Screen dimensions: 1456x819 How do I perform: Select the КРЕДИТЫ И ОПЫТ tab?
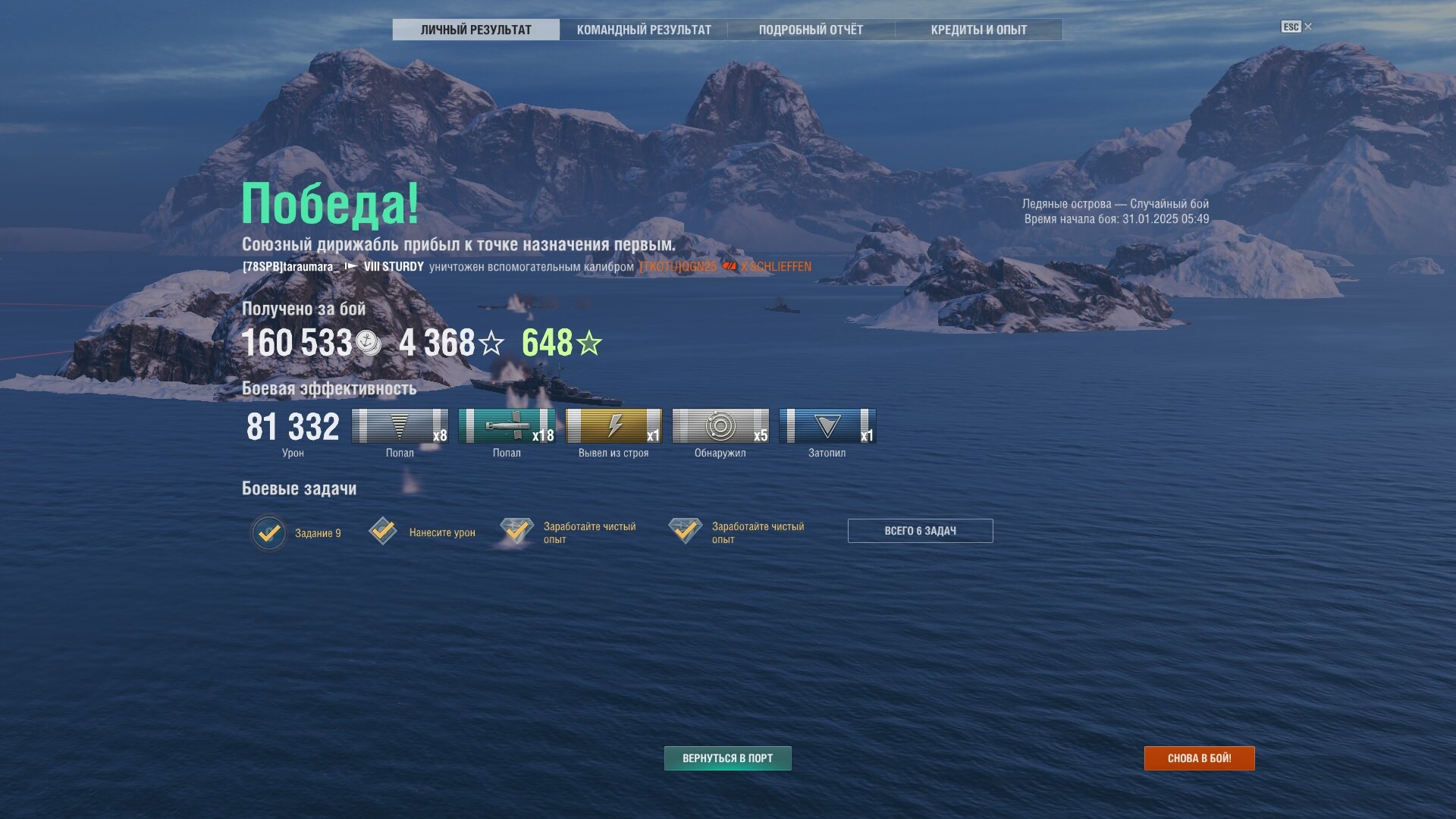click(x=978, y=30)
